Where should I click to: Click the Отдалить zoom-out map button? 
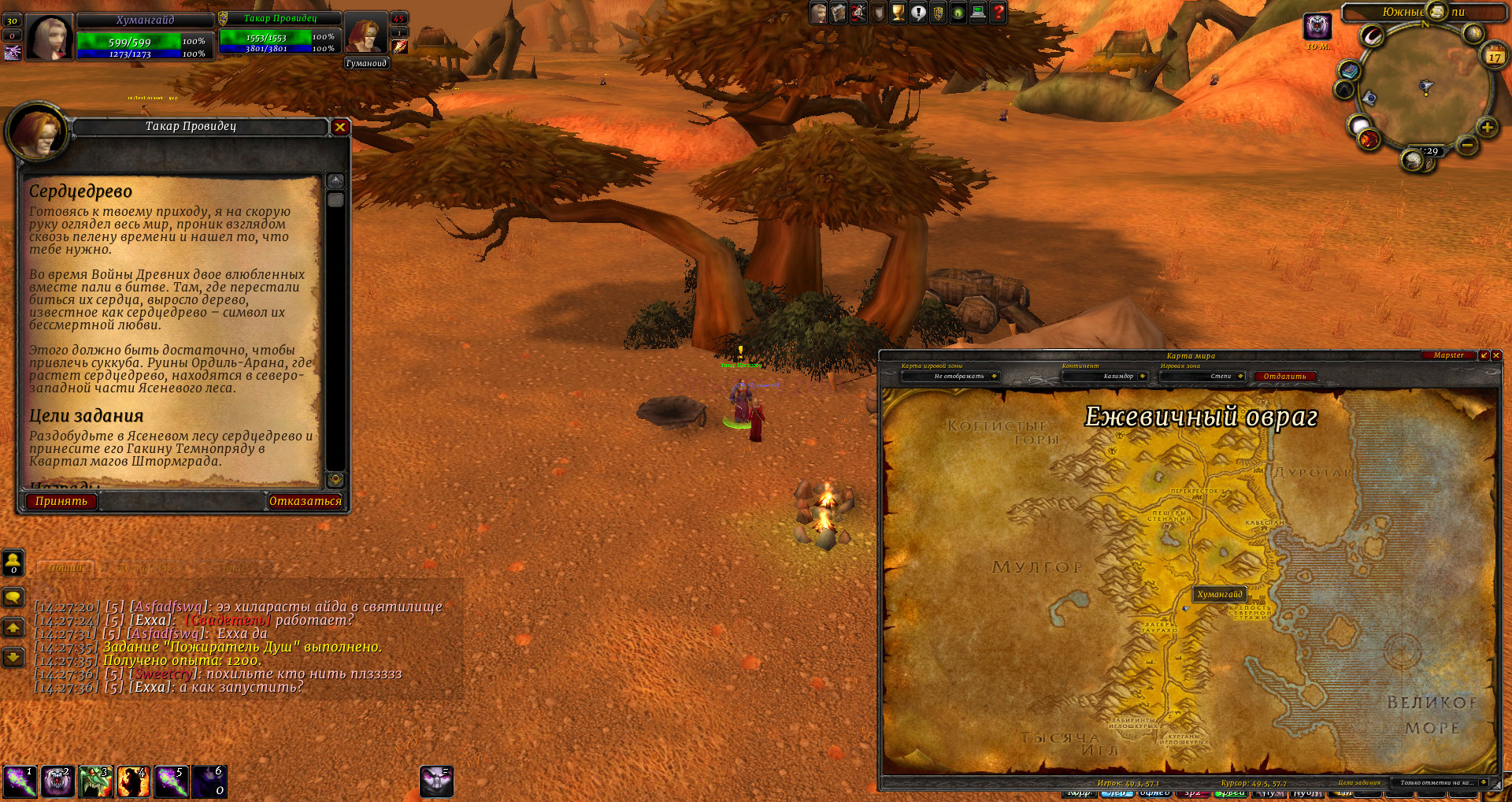click(1284, 377)
